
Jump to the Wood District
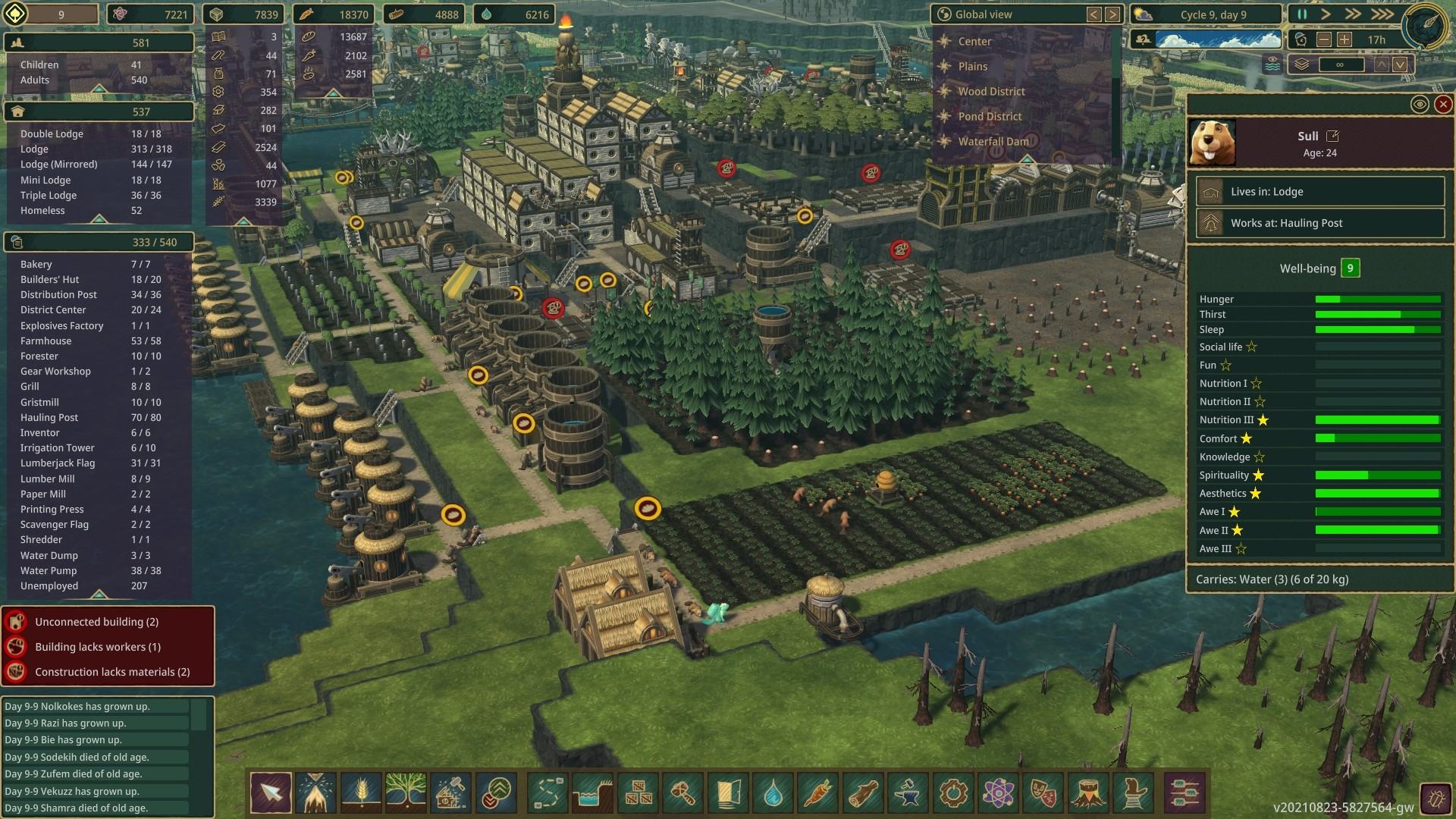990,92
